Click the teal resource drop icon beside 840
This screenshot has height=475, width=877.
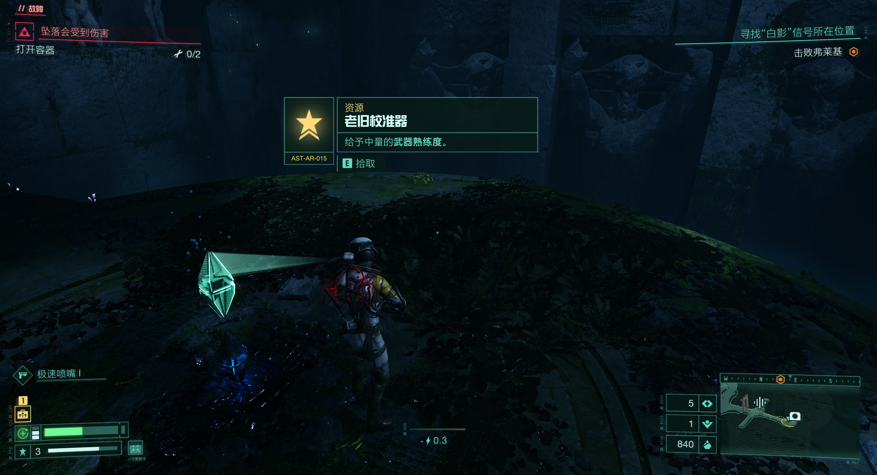708,444
